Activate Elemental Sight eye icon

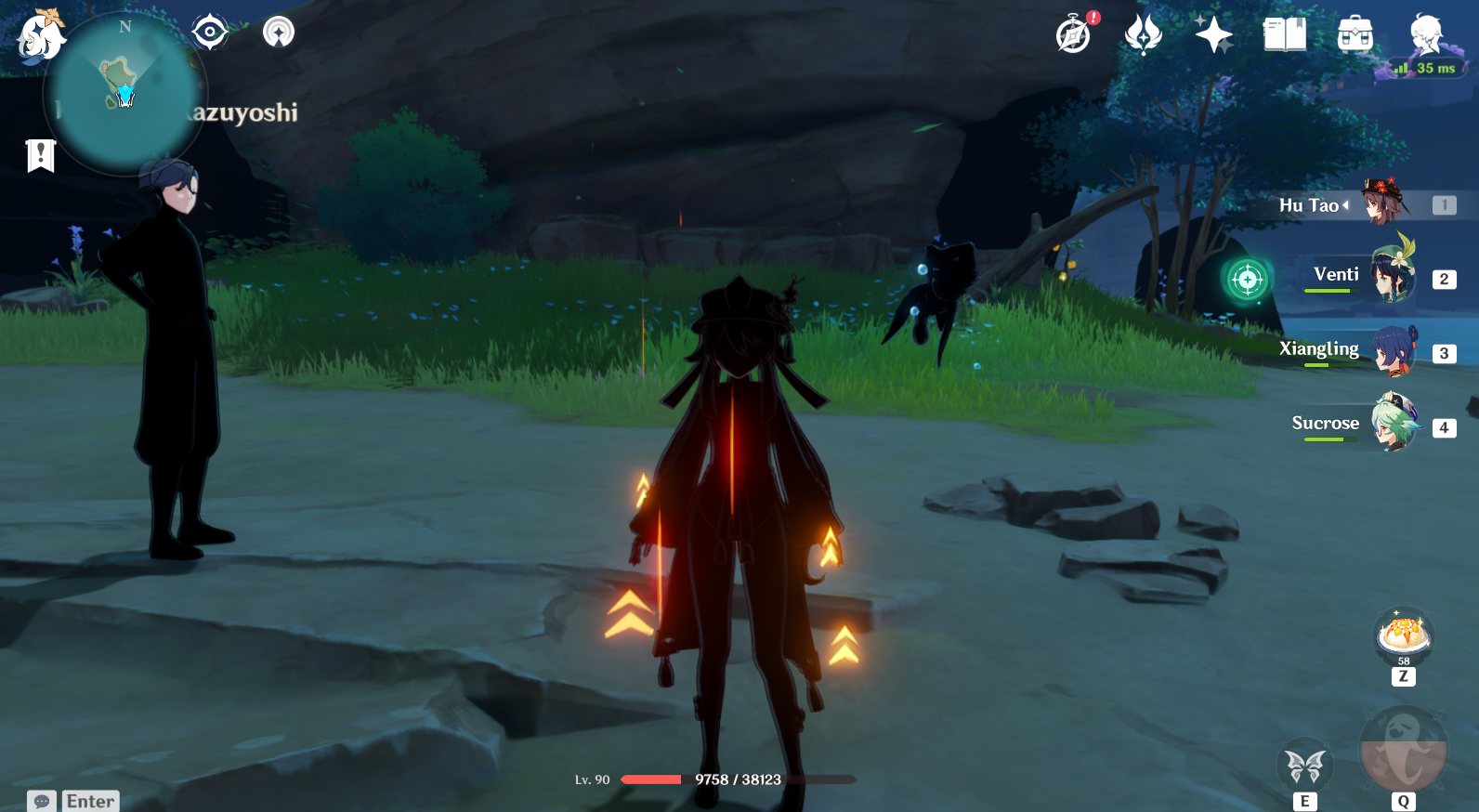click(x=209, y=31)
